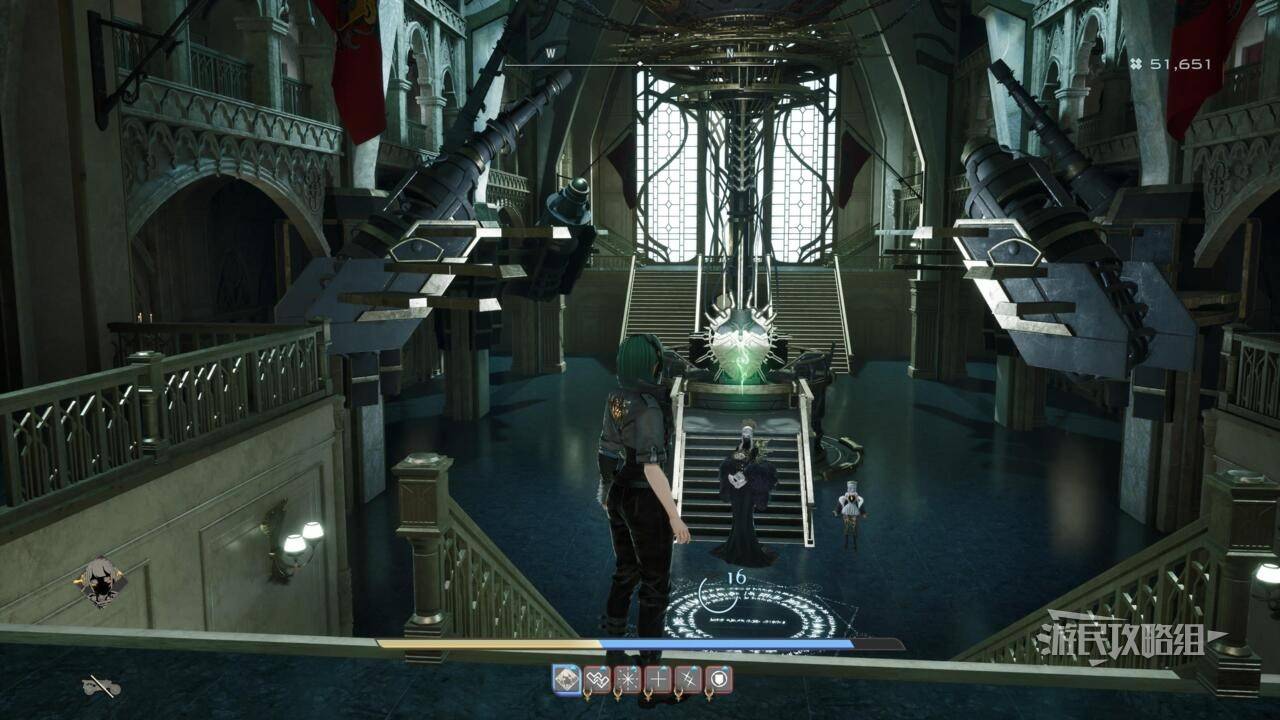Viewport: 1280px width, 720px height.
Task: Select the highlighted diamond skill slot
Action: 567,680
